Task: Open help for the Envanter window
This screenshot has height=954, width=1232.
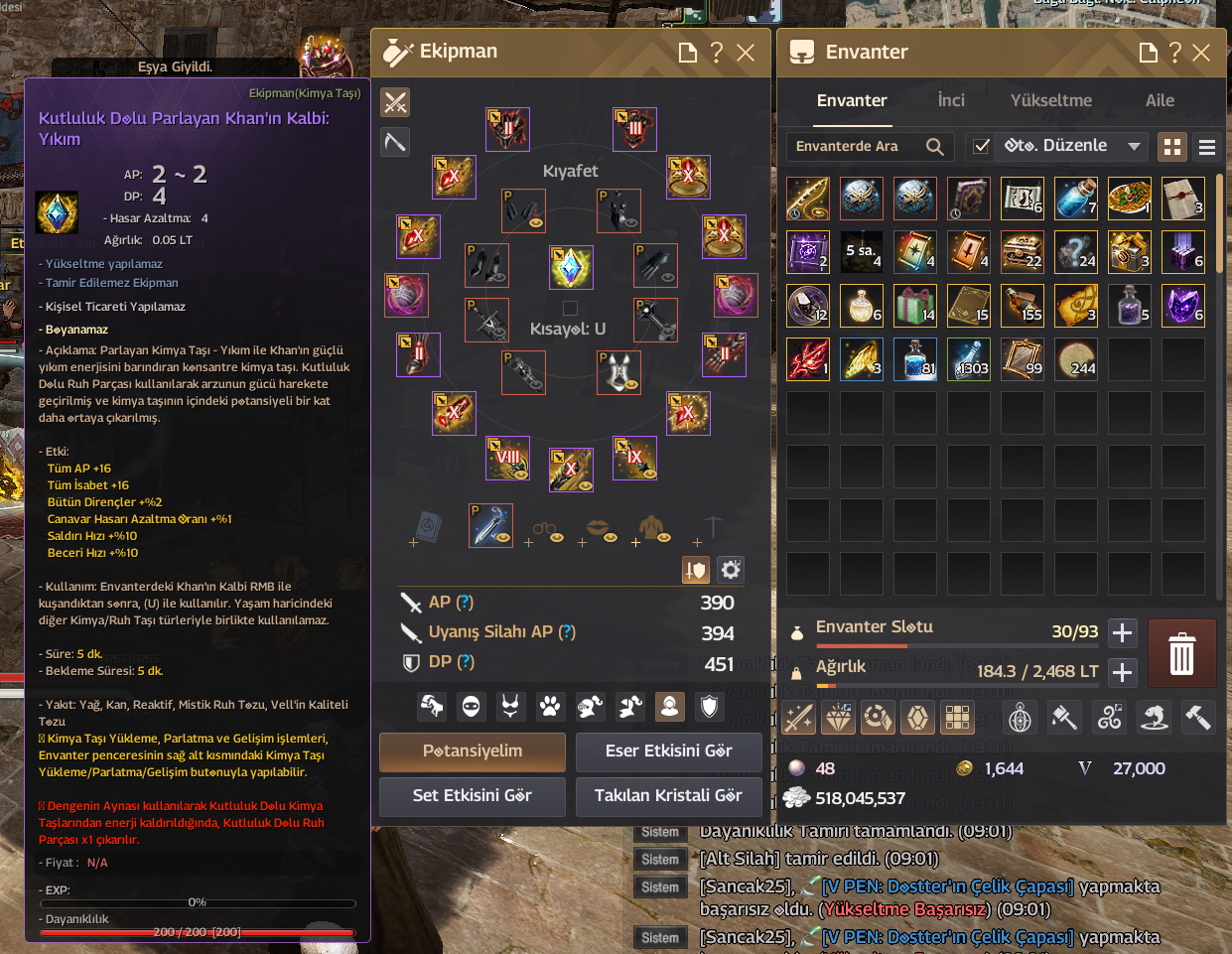Action: point(1174,53)
